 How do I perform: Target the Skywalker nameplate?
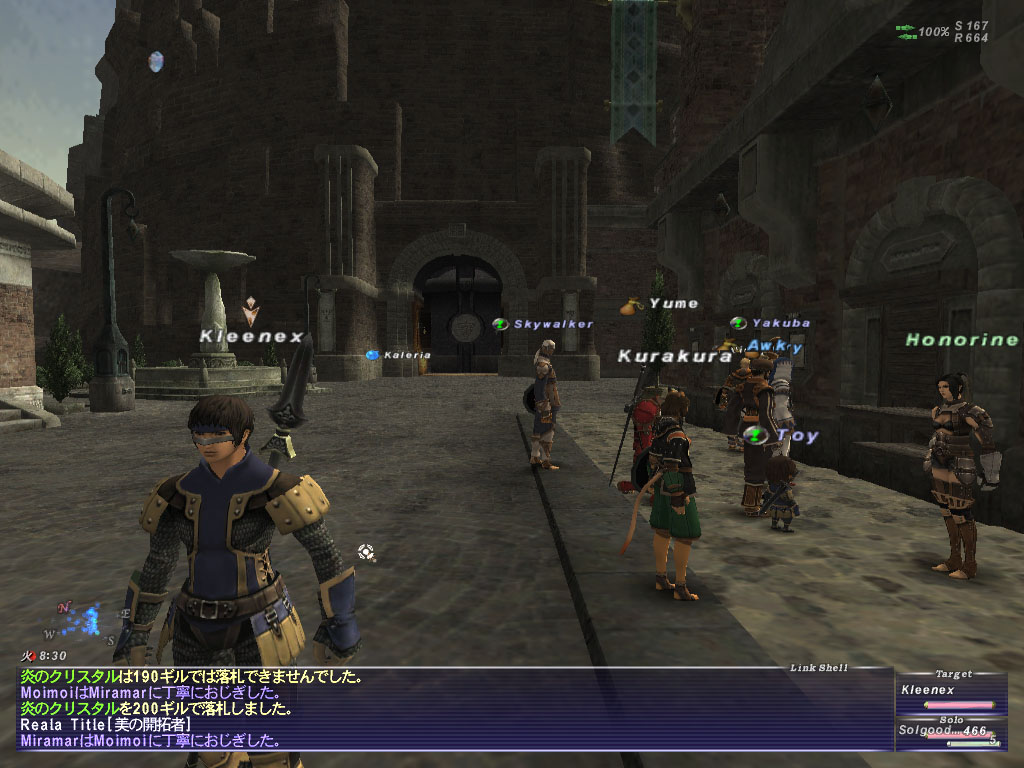click(553, 324)
